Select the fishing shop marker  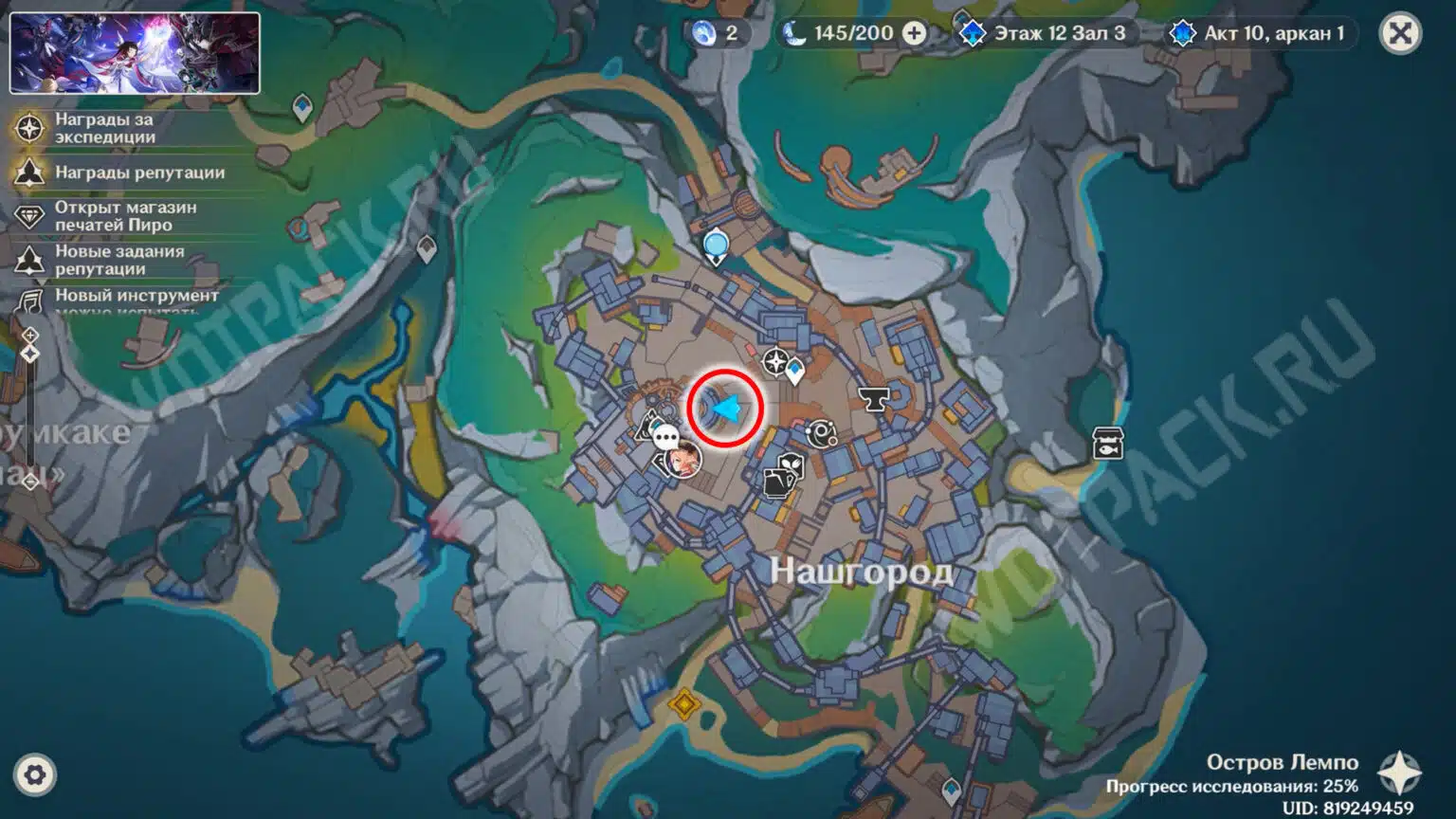pyautogui.click(x=1107, y=443)
